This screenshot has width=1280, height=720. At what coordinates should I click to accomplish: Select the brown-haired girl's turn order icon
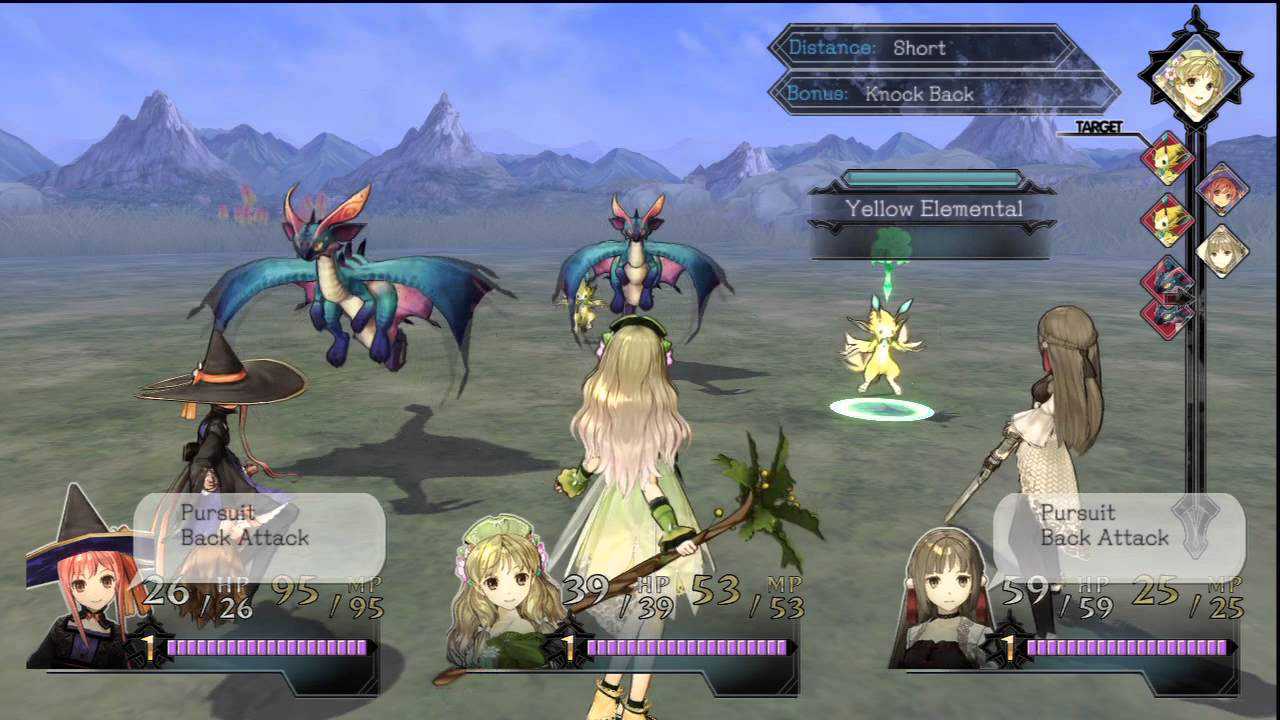pyautogui.click(x=1221, y=250)
